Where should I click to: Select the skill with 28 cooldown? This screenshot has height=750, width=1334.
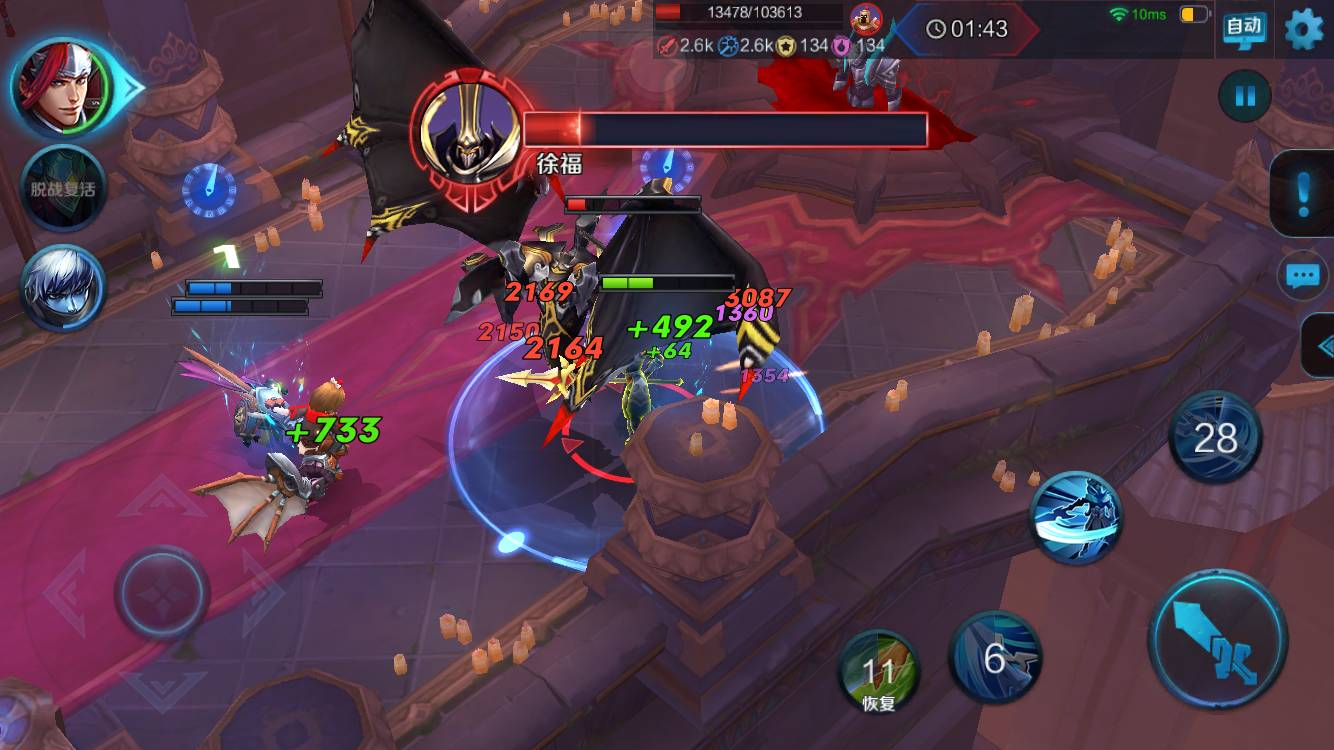tap(1215, 438)
